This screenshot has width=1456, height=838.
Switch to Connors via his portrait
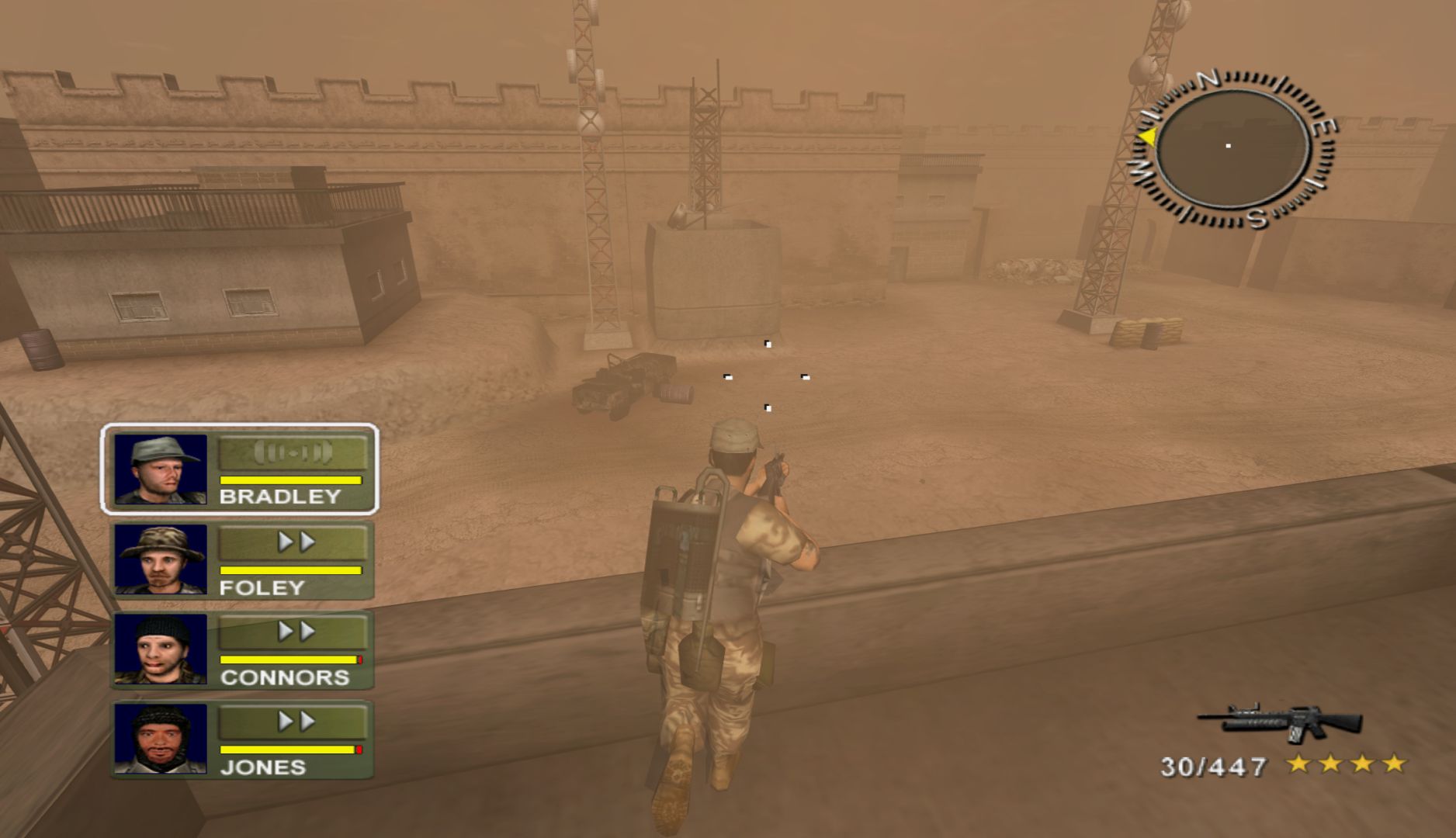pyautogui.click(x=161, y=649)
